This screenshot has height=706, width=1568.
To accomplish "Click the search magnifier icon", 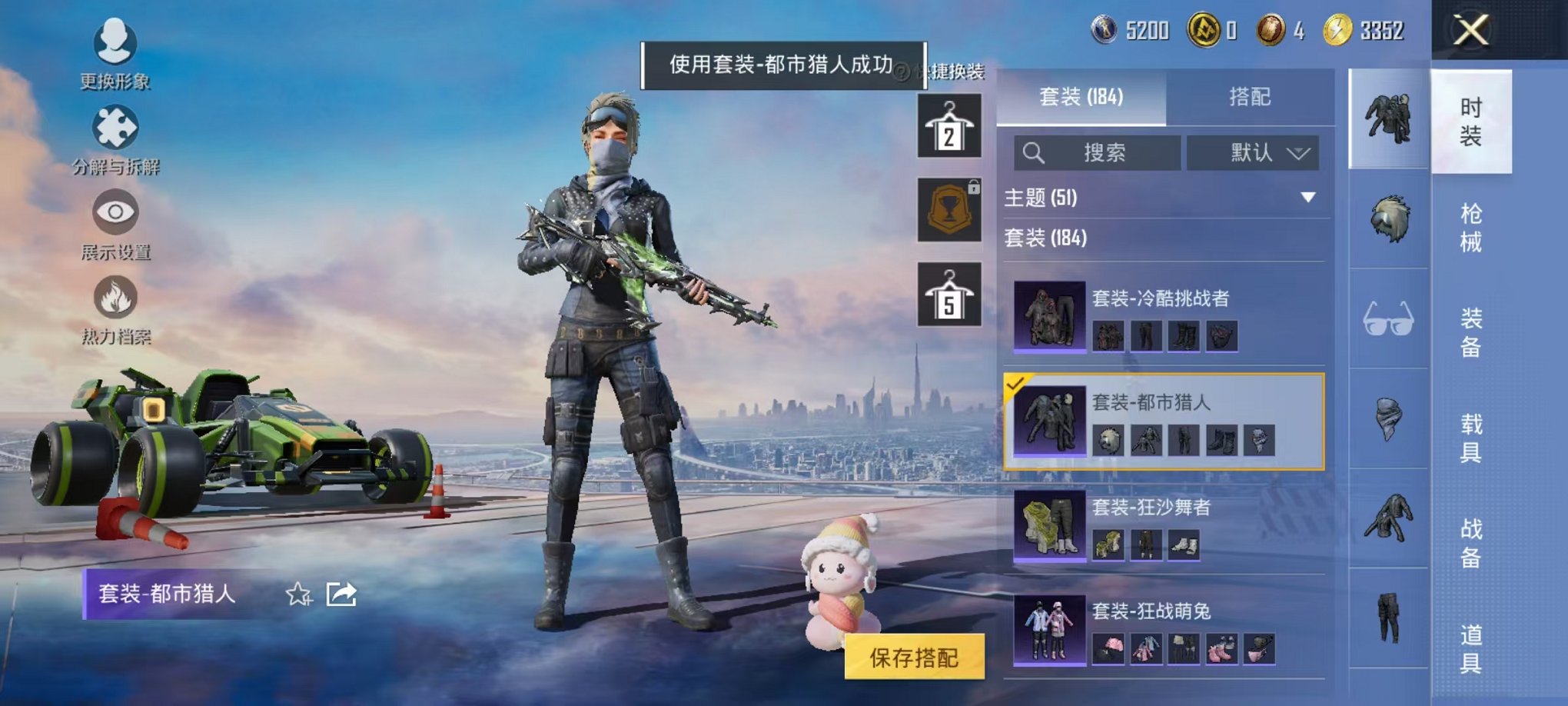I will 1033,152.
